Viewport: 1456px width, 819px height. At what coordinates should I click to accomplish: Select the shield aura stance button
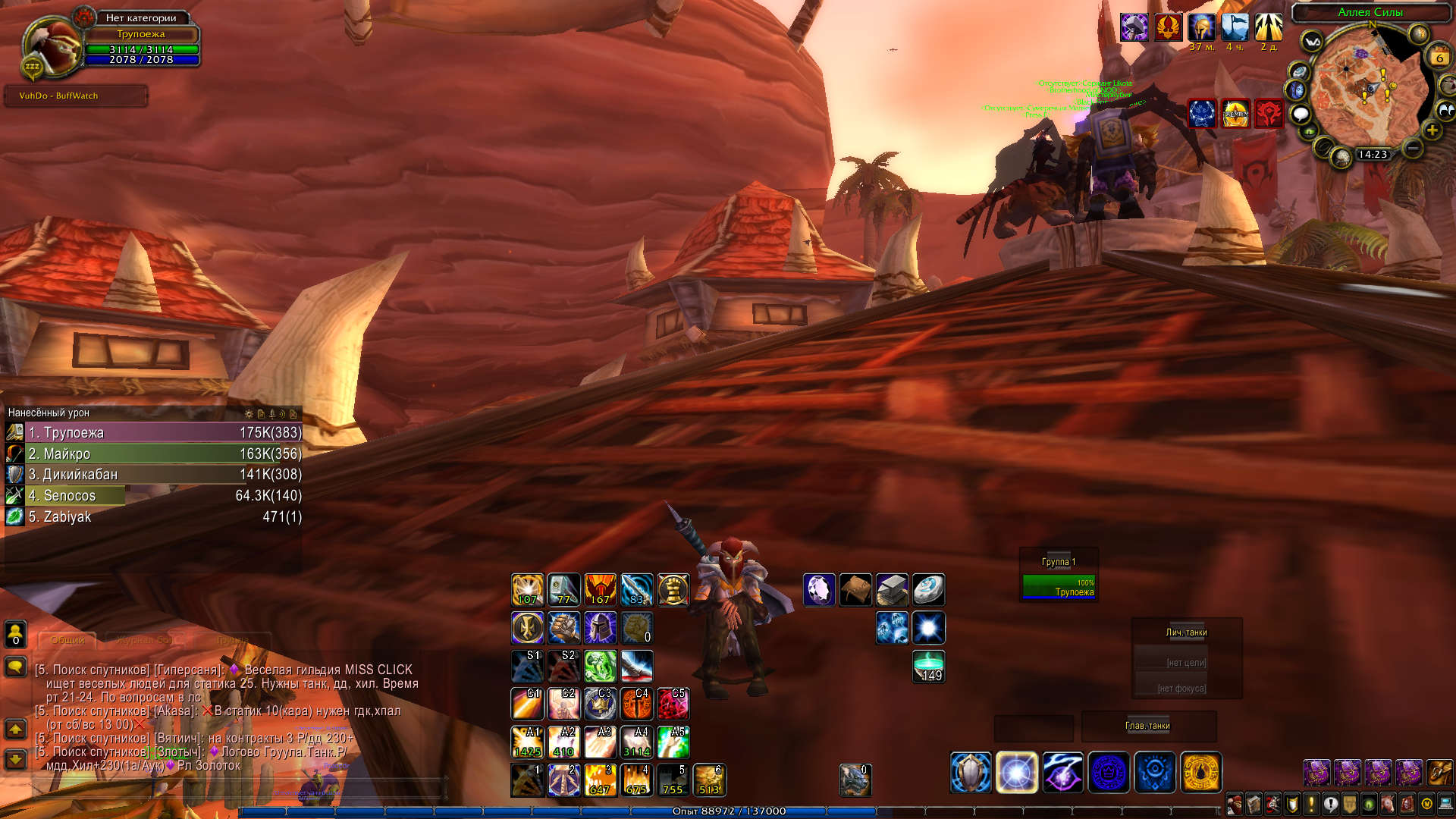971,773
